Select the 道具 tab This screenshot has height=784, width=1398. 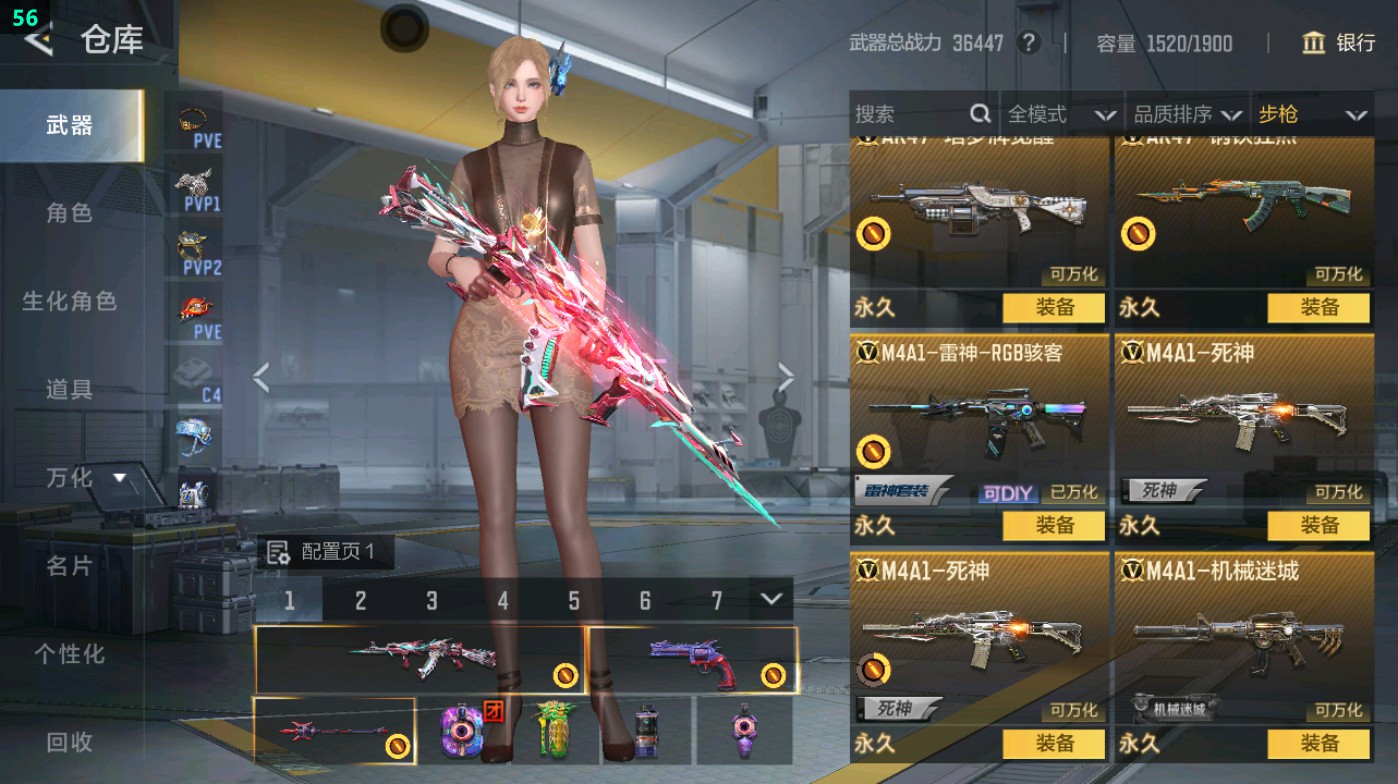click(69, 389)
